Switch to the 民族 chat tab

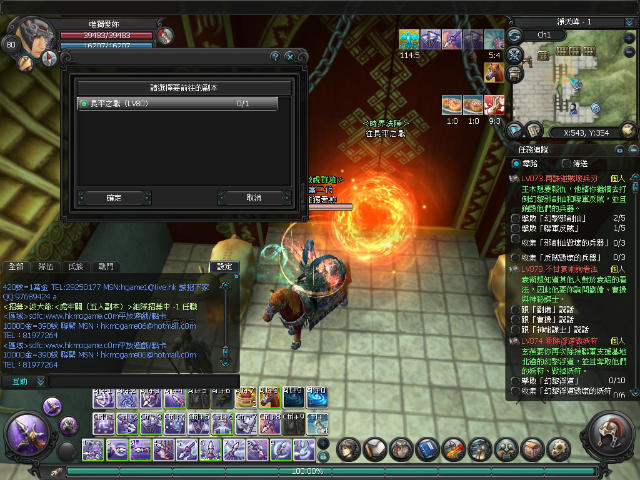point(76,267)
